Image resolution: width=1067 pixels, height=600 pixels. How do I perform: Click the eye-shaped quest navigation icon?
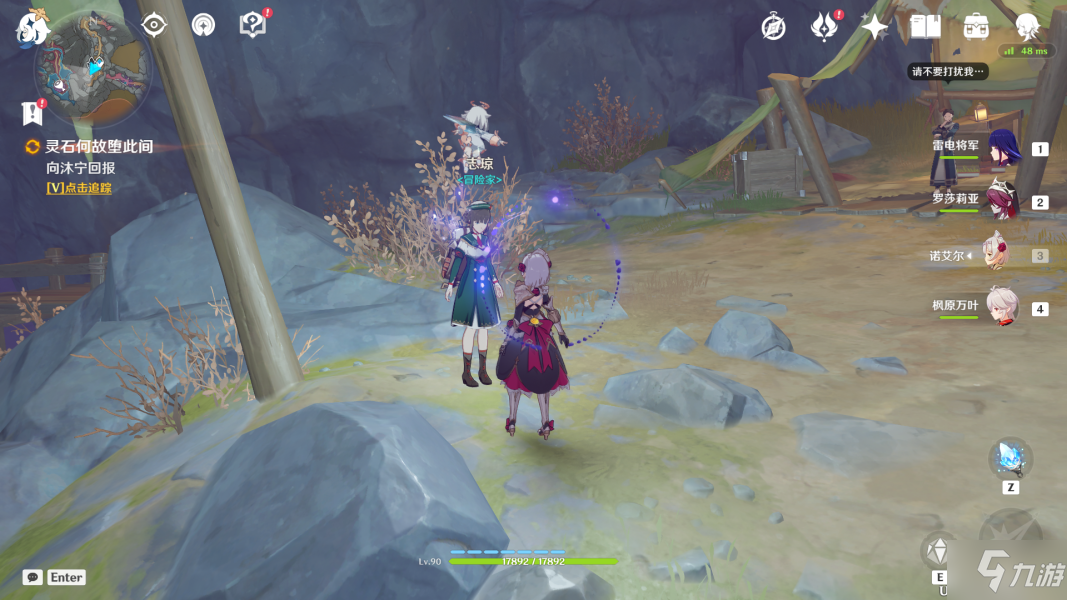[x=154, y=25]
